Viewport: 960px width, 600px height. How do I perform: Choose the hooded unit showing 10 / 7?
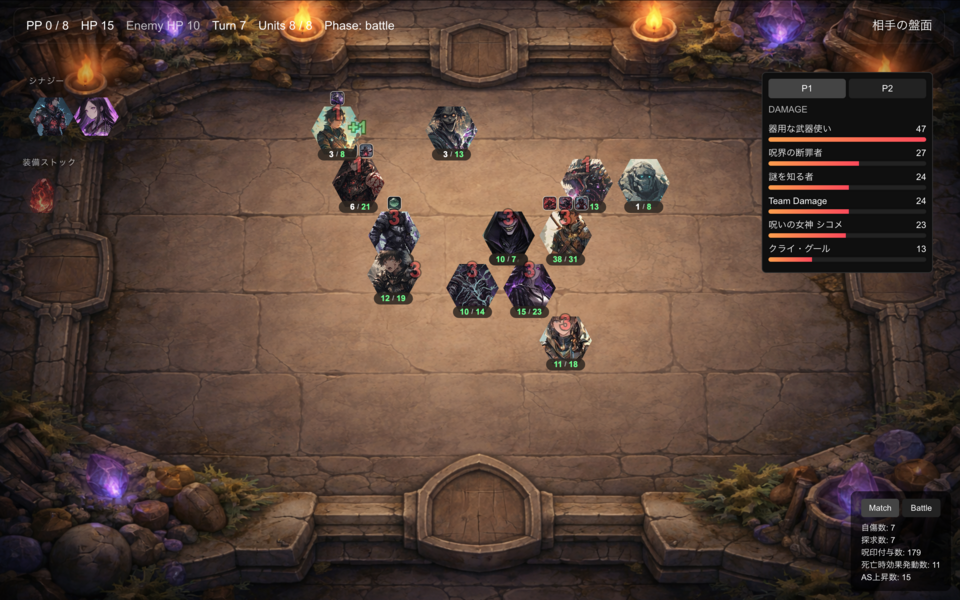[507, 234]
